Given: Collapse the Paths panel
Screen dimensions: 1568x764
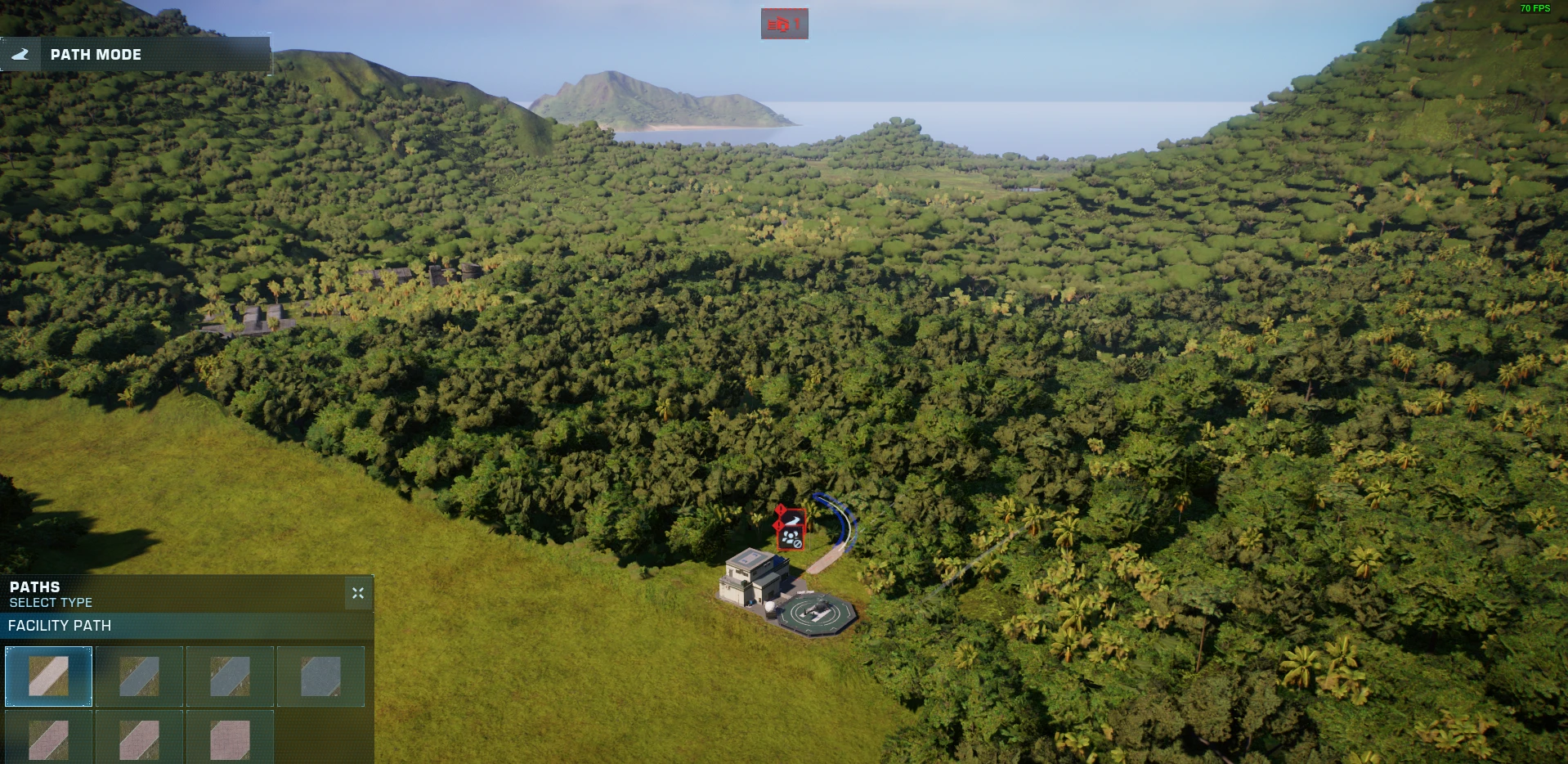Looking at the screenshot, I should [358, 593].
